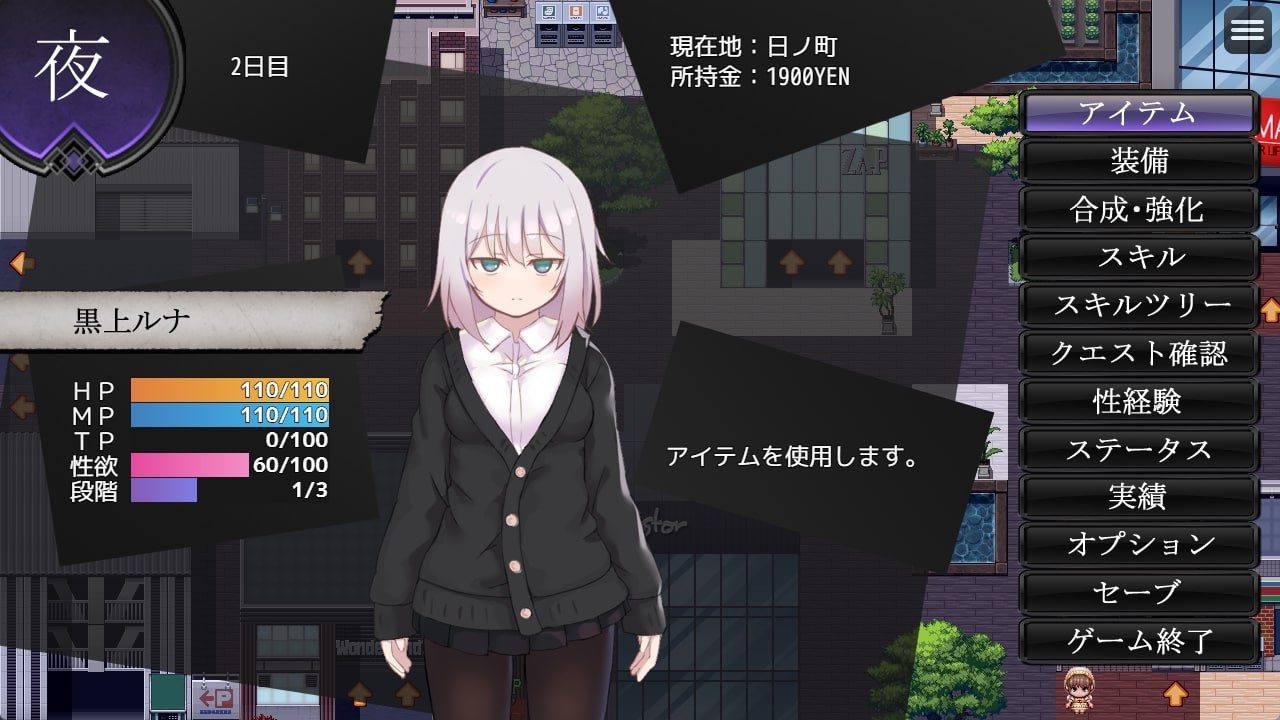Screen dimensions: 1280x720
Task: View achievements with 実績
Action: (1137, 497)
